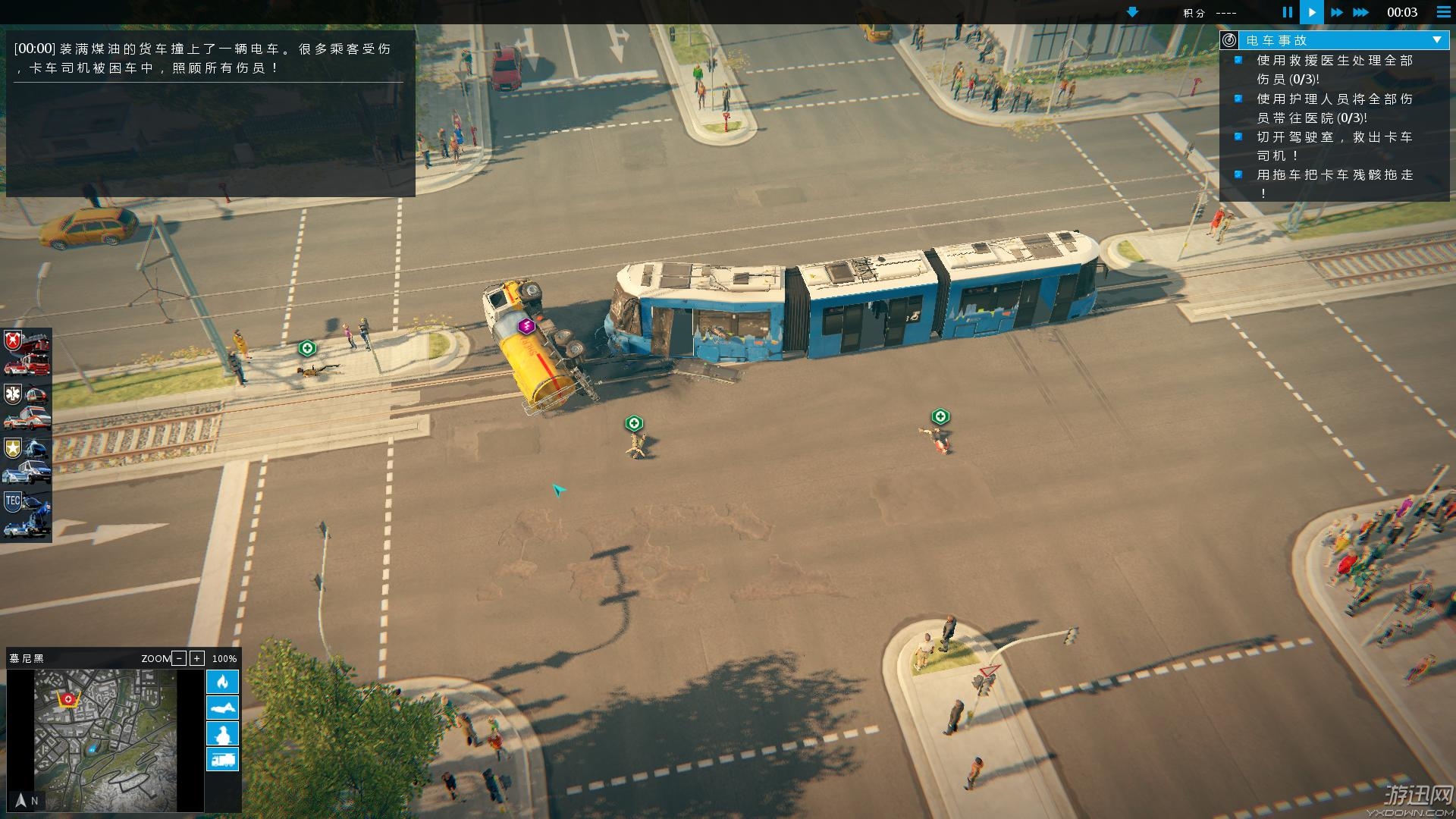1456x819 pixels.
Task: Select the injured marker beside the tanker truck
Action: pos(634,423)
